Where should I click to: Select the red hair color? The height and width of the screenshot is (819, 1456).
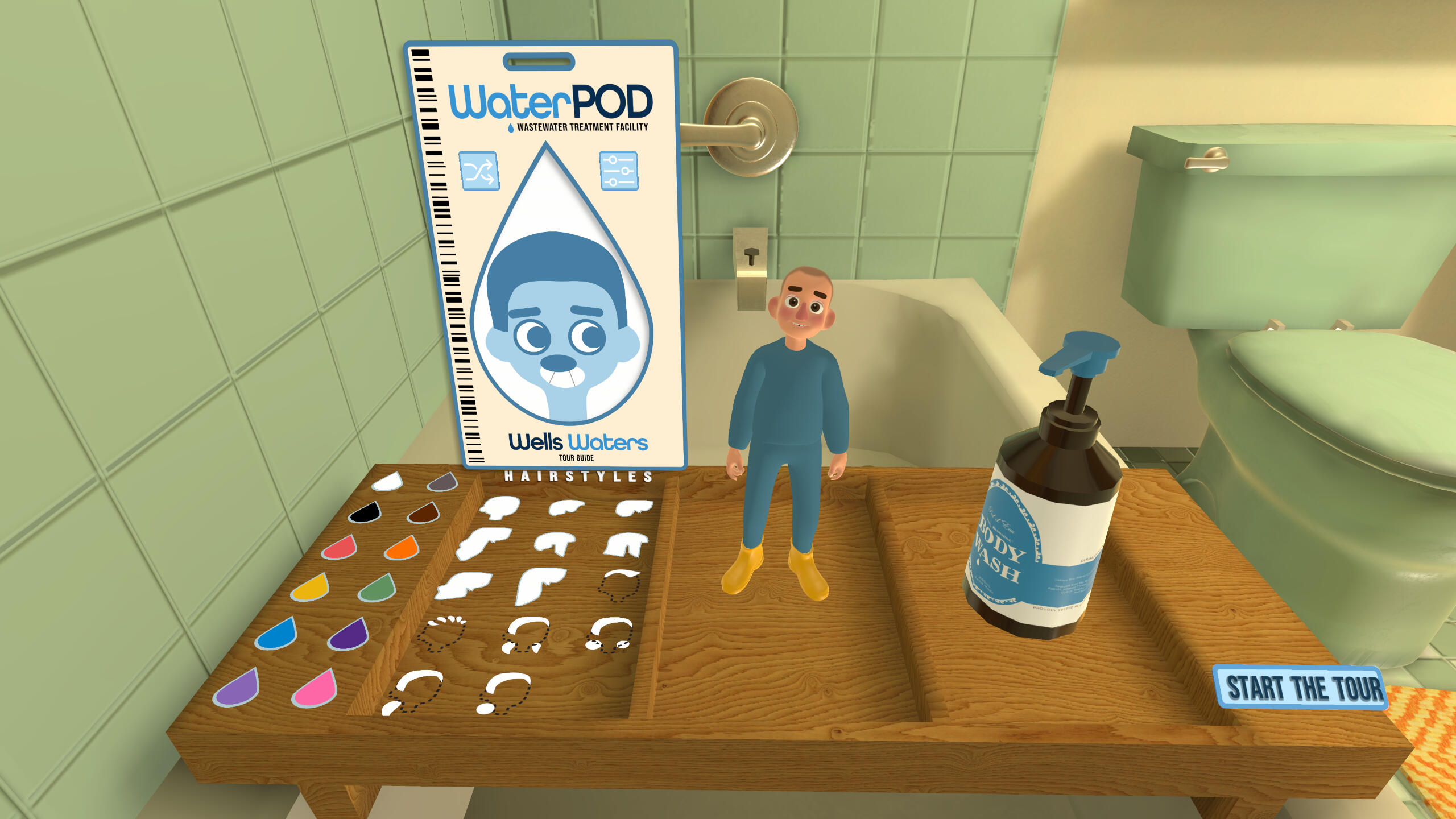340,549
